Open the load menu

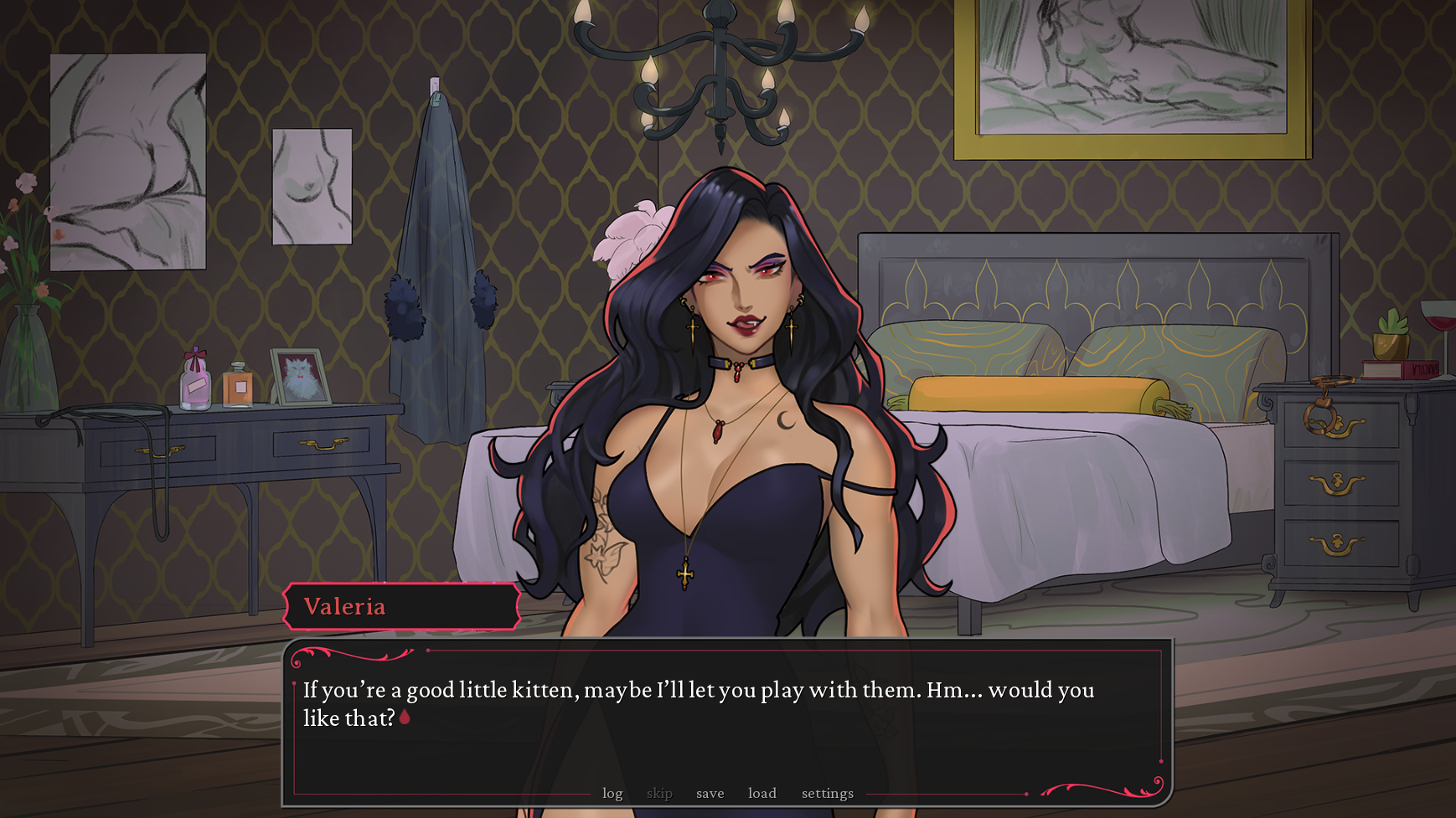pyautogui.click(x=762, y=793)
